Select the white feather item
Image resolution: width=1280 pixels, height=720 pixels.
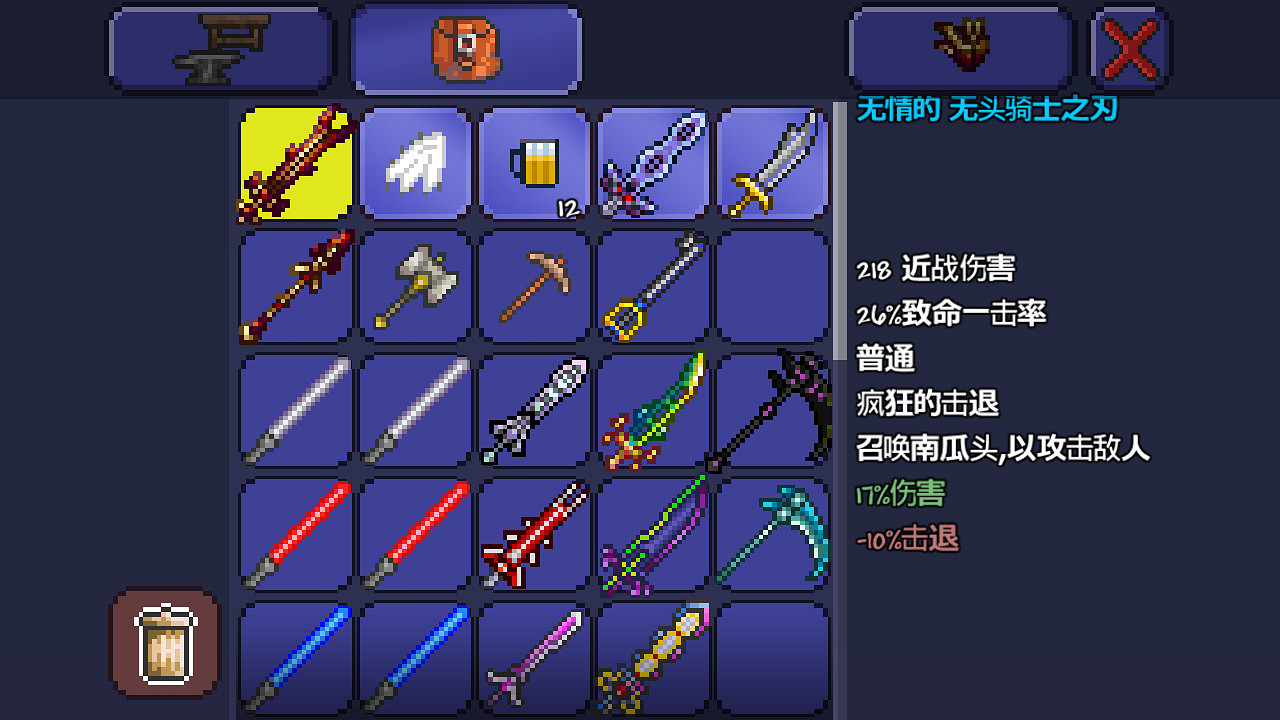(413, 163)
